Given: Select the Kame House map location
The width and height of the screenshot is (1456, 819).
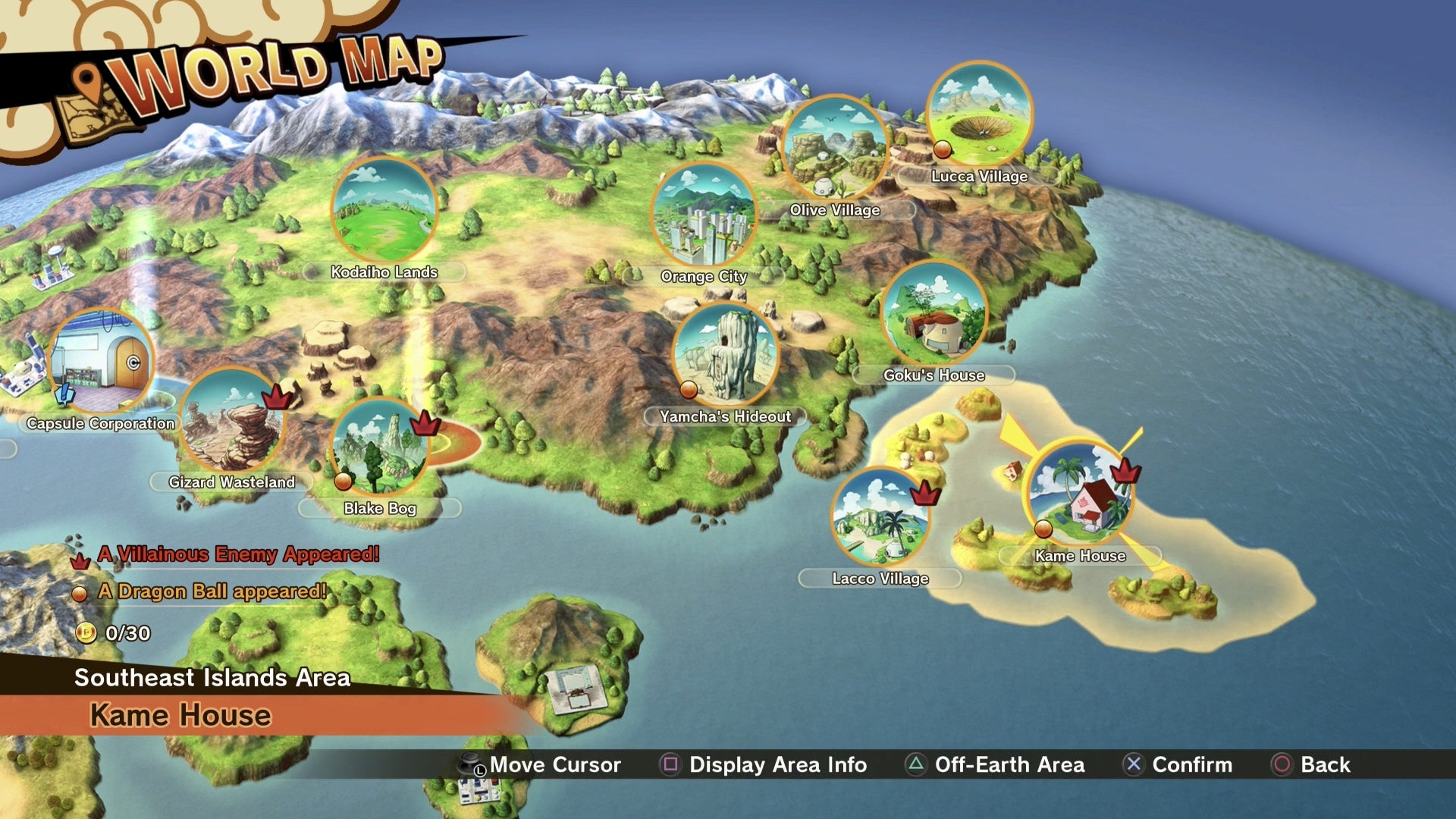Looking at the screenshot, I should pos(1079,493).
